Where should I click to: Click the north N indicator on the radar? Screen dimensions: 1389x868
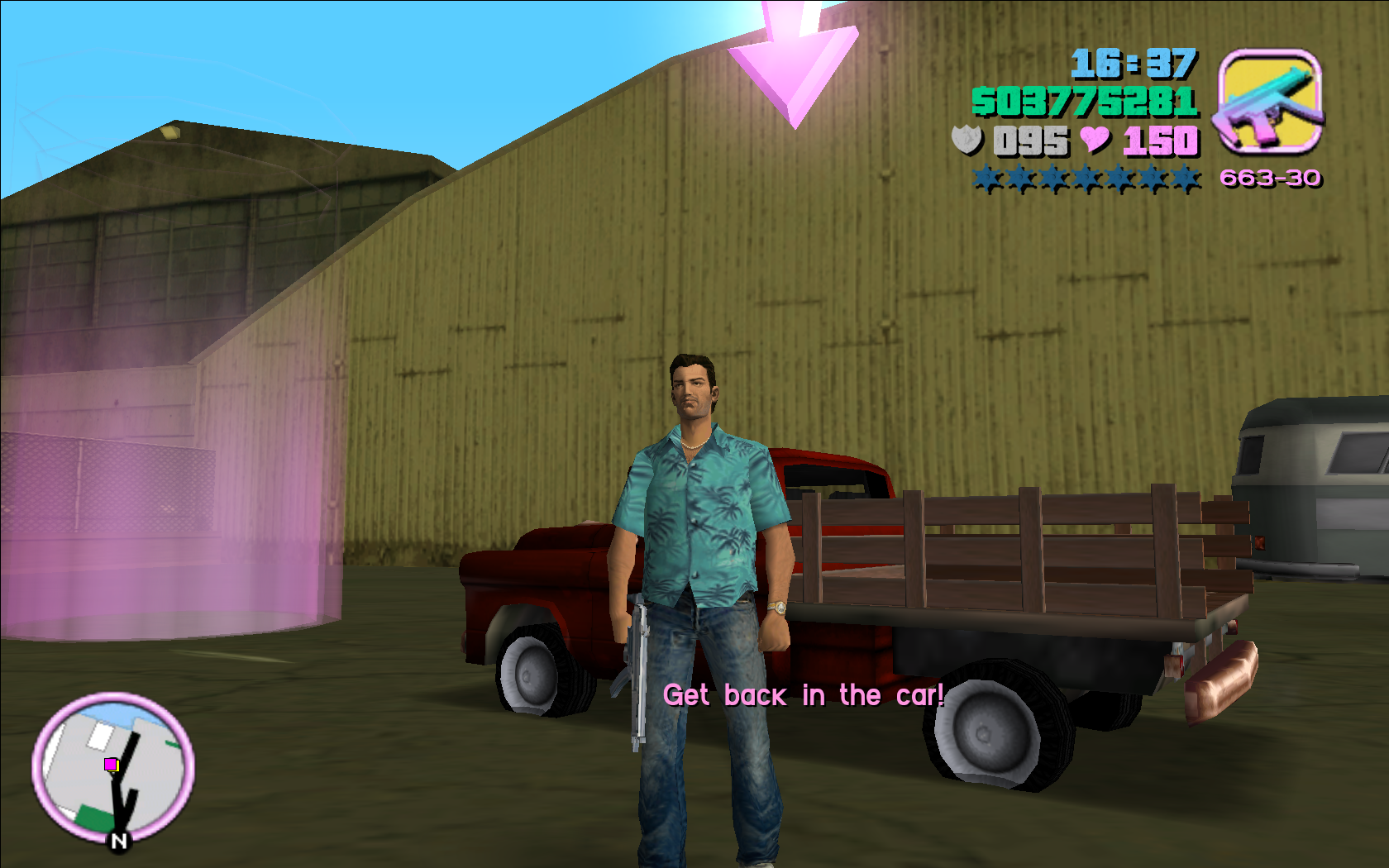tap(119, 841)
